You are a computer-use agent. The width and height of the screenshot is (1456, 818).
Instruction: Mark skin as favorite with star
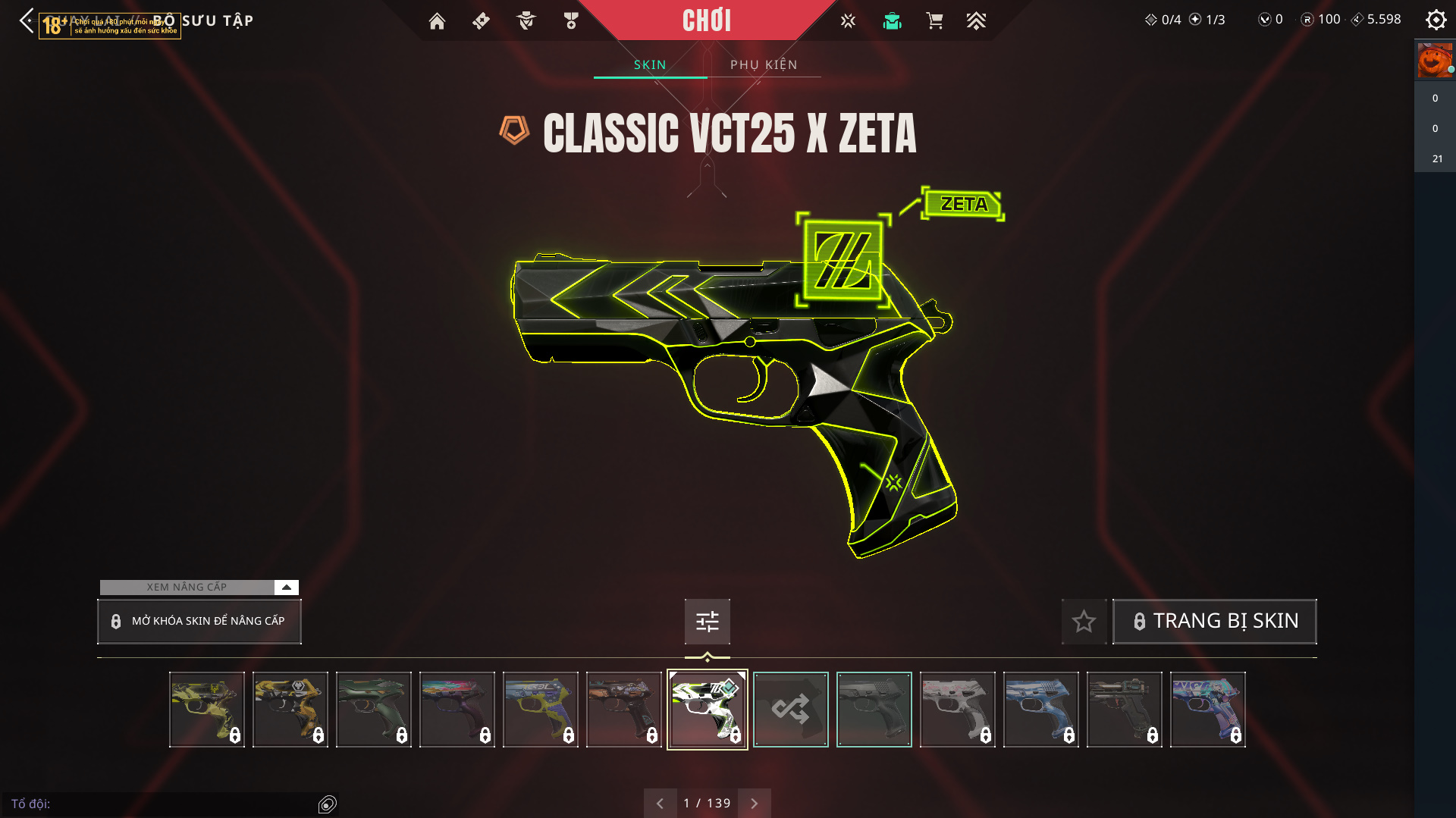tap(1084, 622)
